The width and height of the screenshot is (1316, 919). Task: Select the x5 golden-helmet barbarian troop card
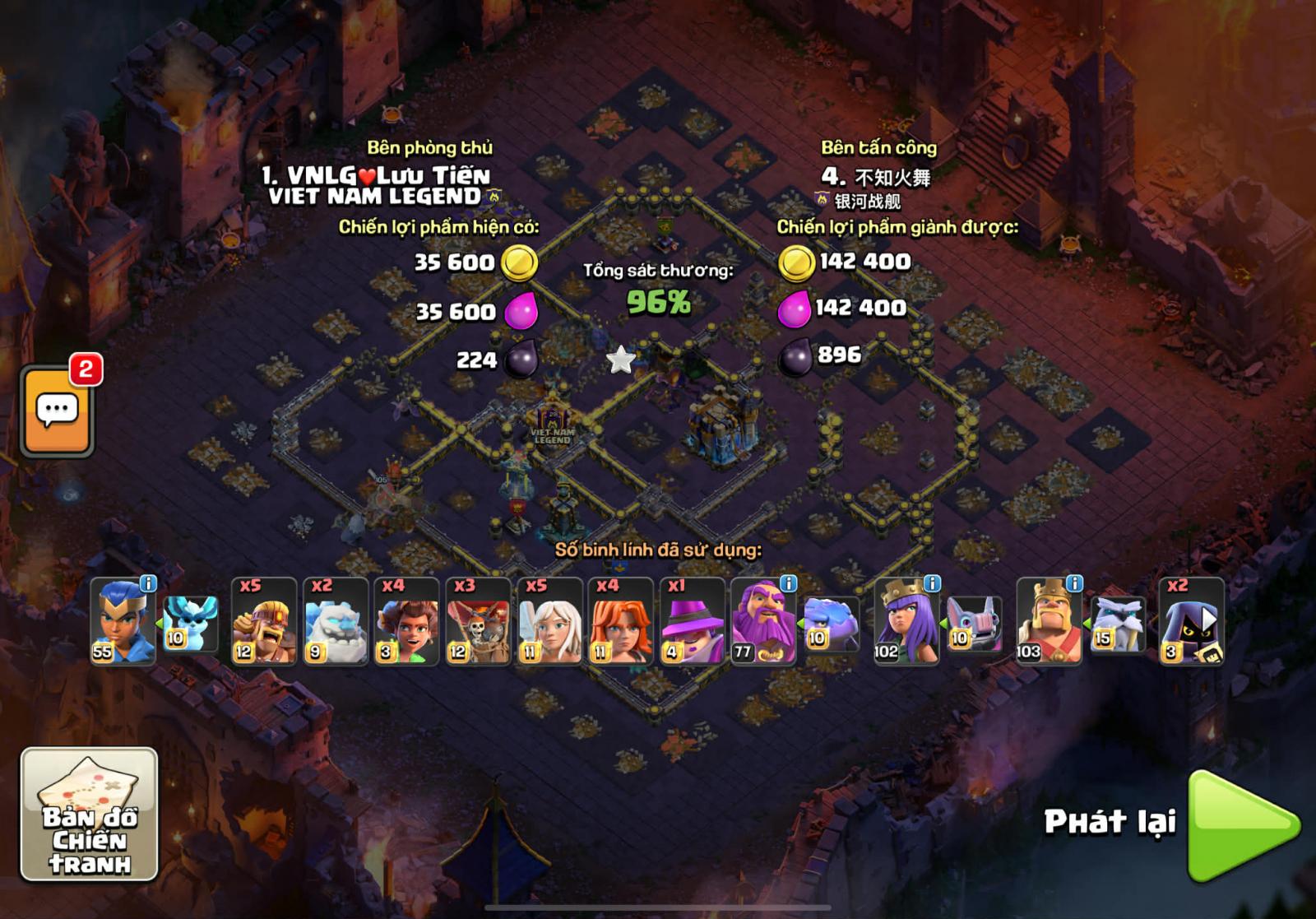tap(264, 621)
